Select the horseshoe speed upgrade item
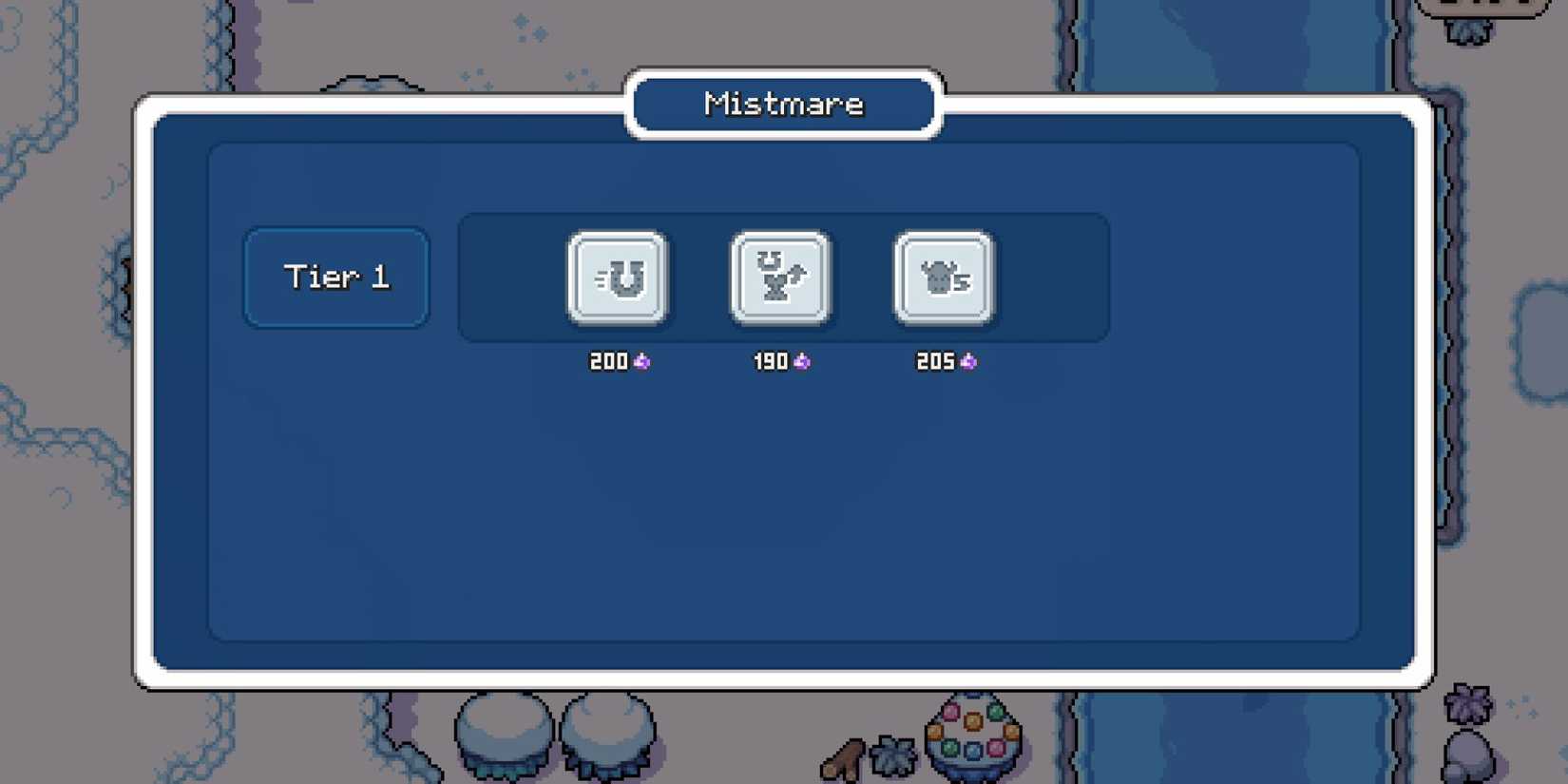Viewport: 1568px width, 784px height. (619, 279)
